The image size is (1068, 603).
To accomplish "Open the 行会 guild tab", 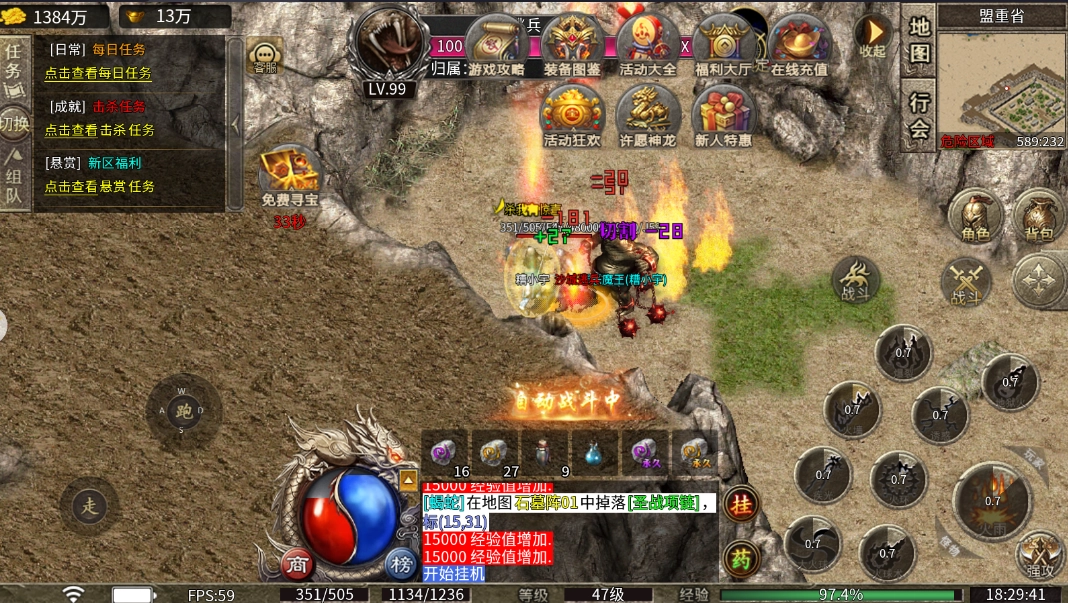I will tap(919, 115).
